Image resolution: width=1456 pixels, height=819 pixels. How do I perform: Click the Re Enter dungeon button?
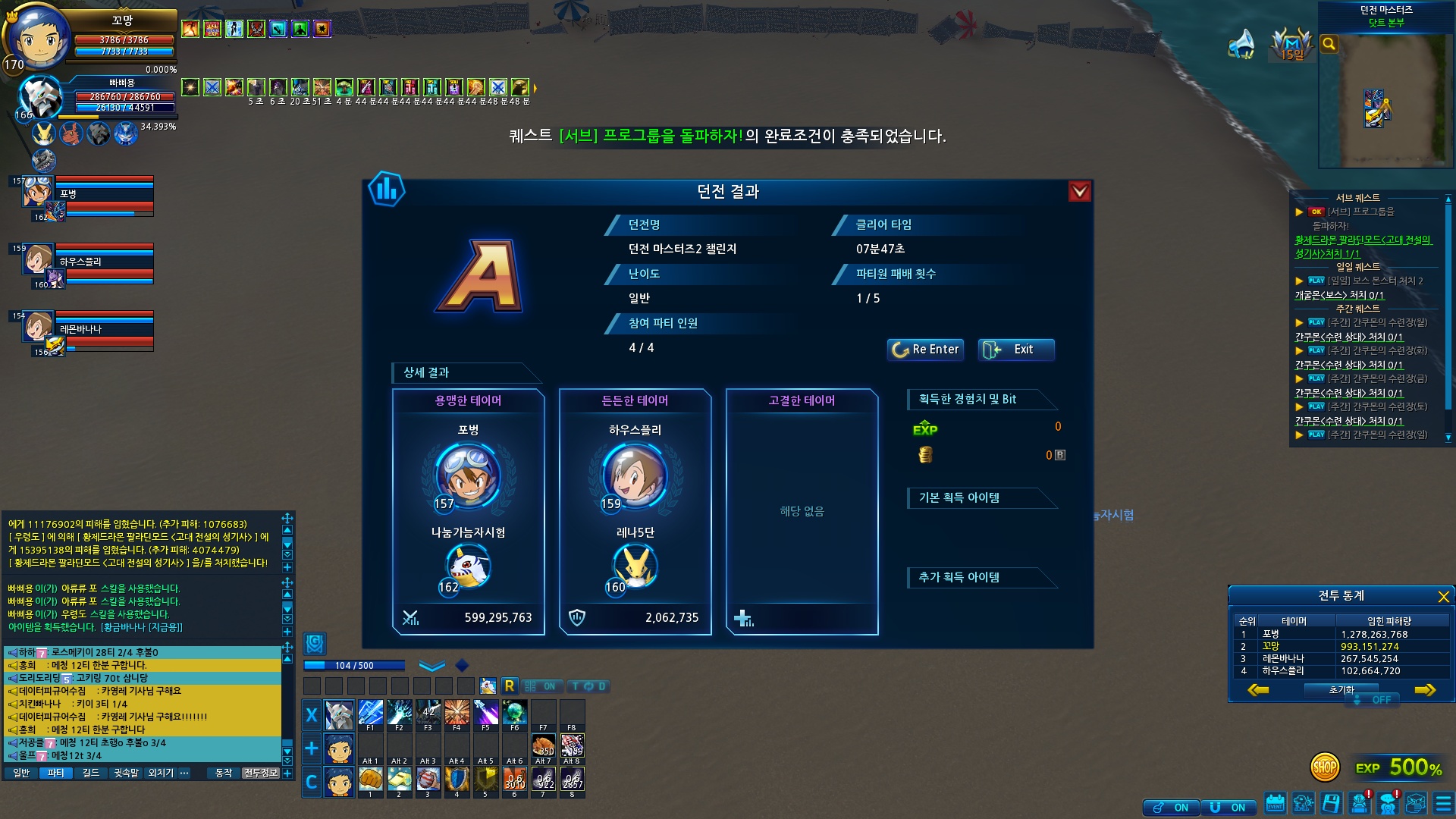pyautogui.click(x=925, y=350)
